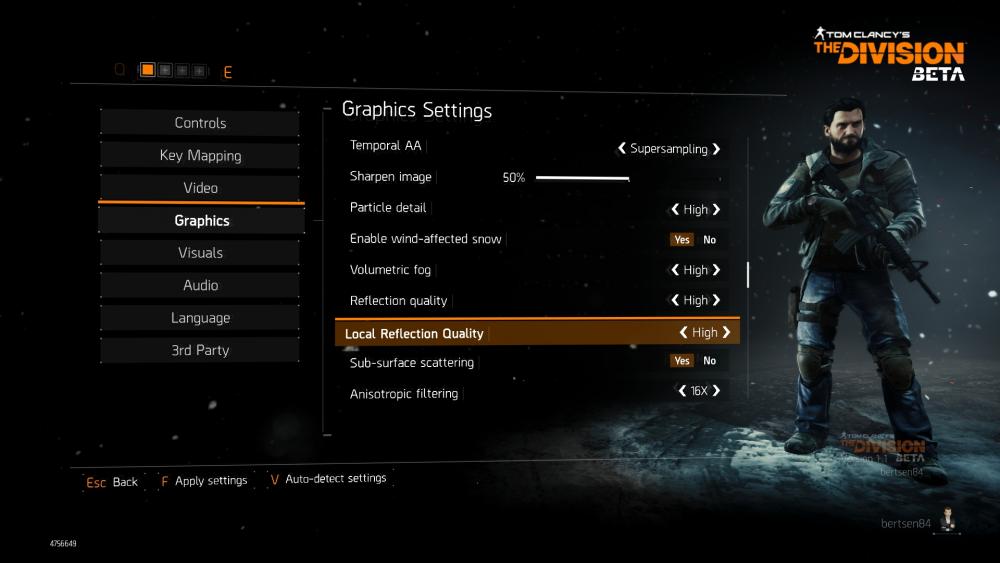The image size is (1000, 563).
Task: Open the Controls settings section
Action: tap(200, 123)
